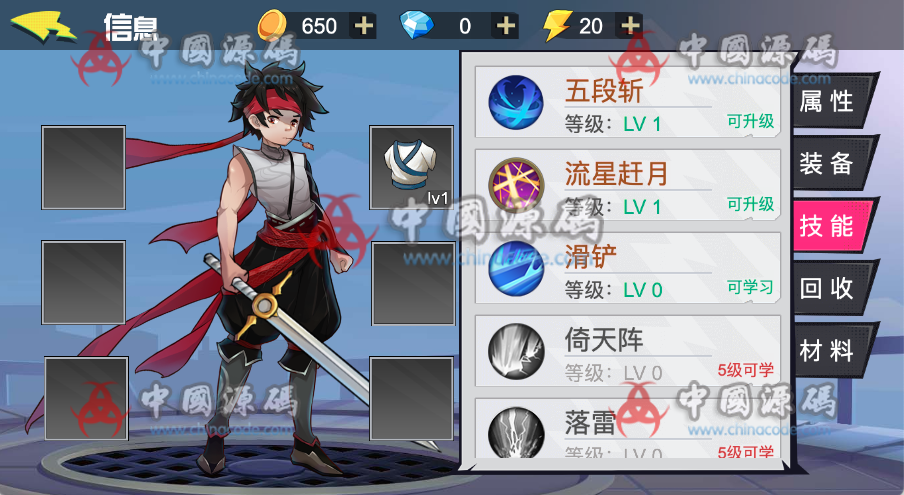Image resolution: width=904 pixels, height=495 pixels.
Task: Select the 落雷 skill row
Action: [627, 430]
